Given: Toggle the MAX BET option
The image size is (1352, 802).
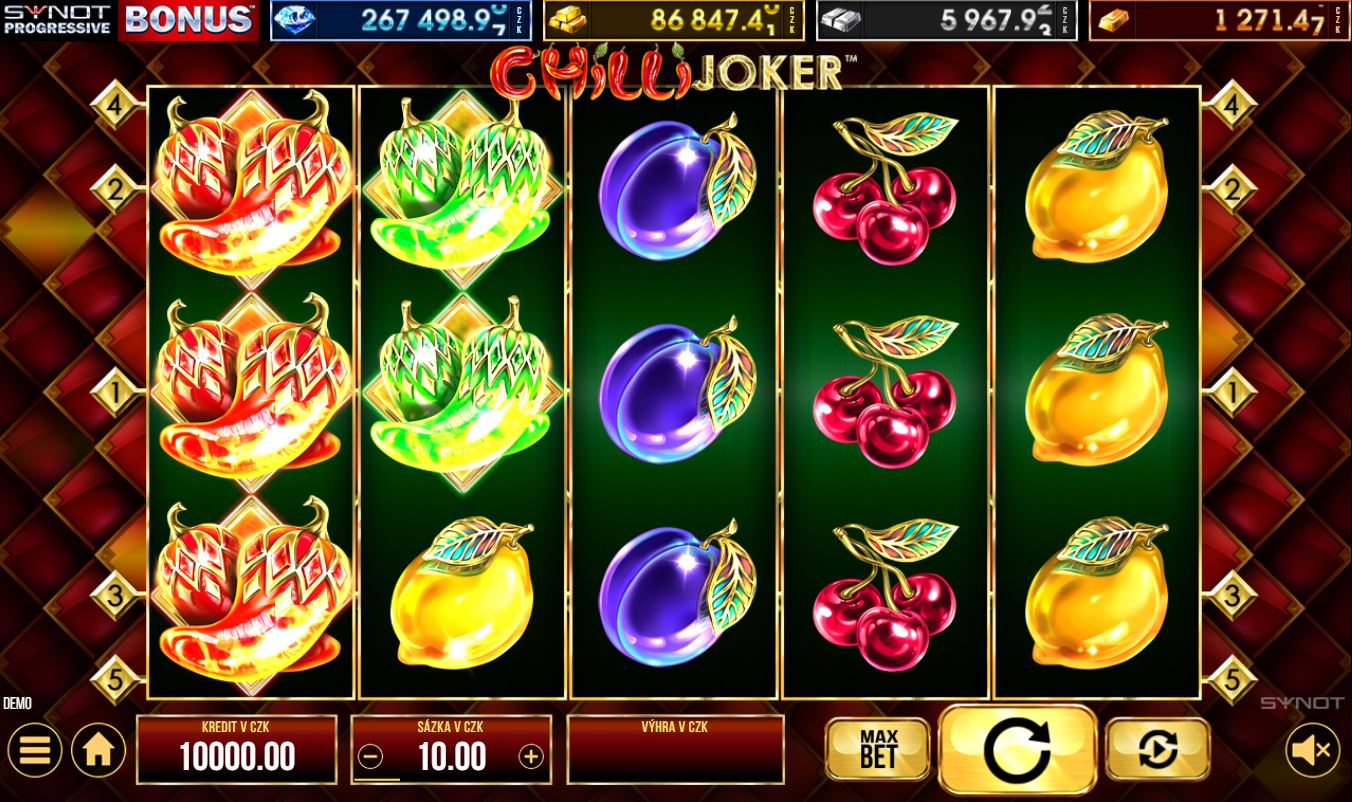Looking at the screenshot, I should pos(877,748).
